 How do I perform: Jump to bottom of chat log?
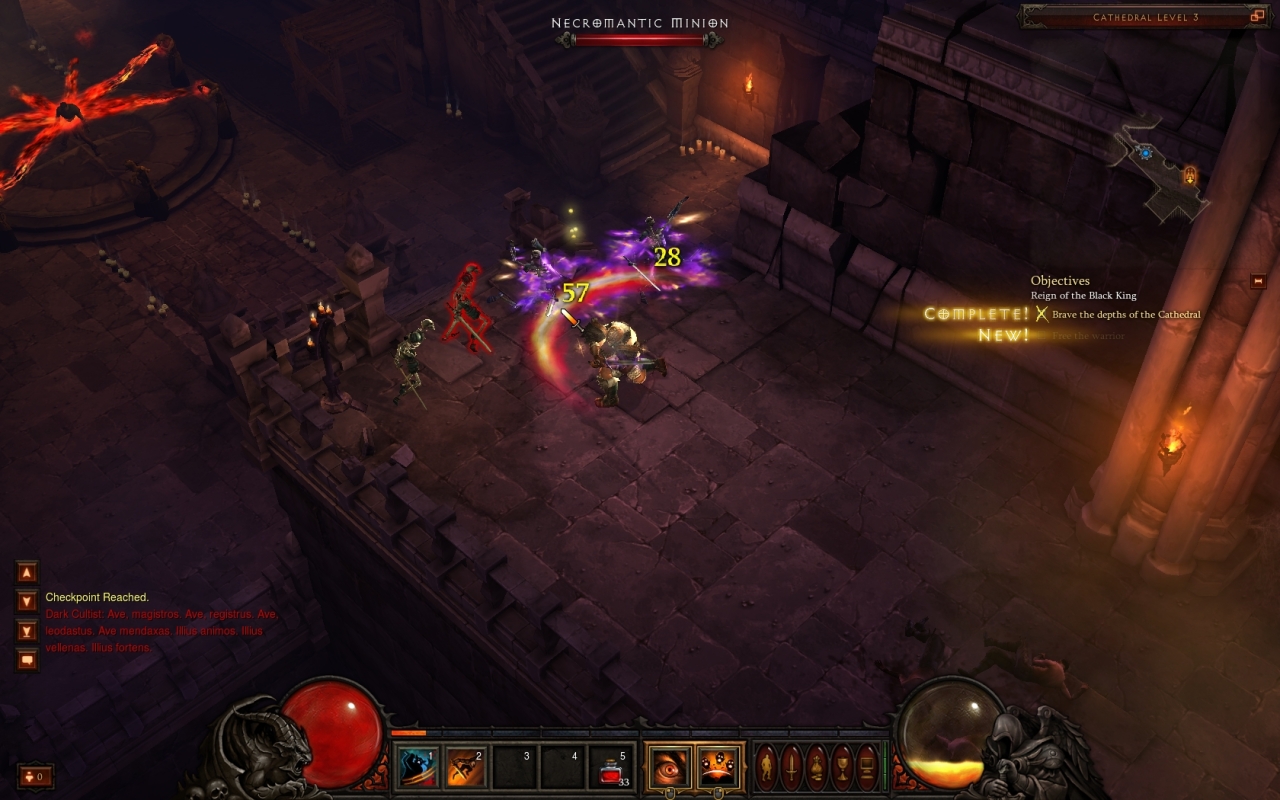pos(27,631)
